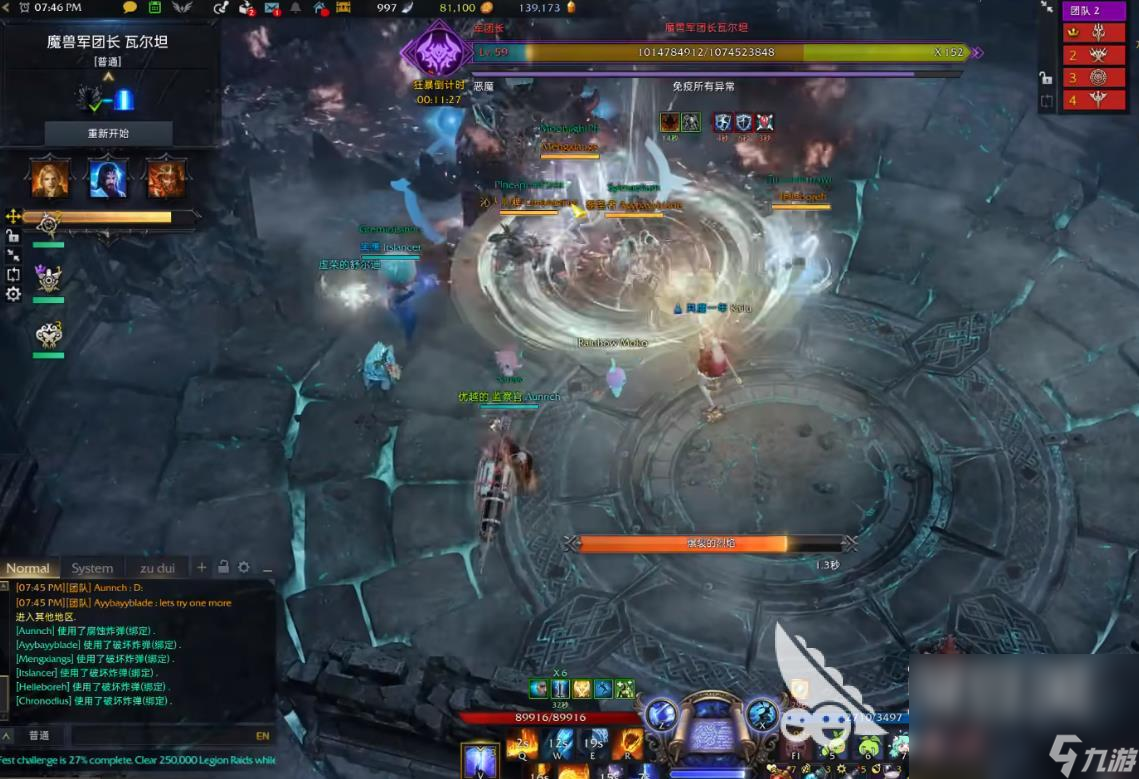This screenshot has width=1139, height=779.
Task: Open chat settings gear icon
Action: (243, 567)
